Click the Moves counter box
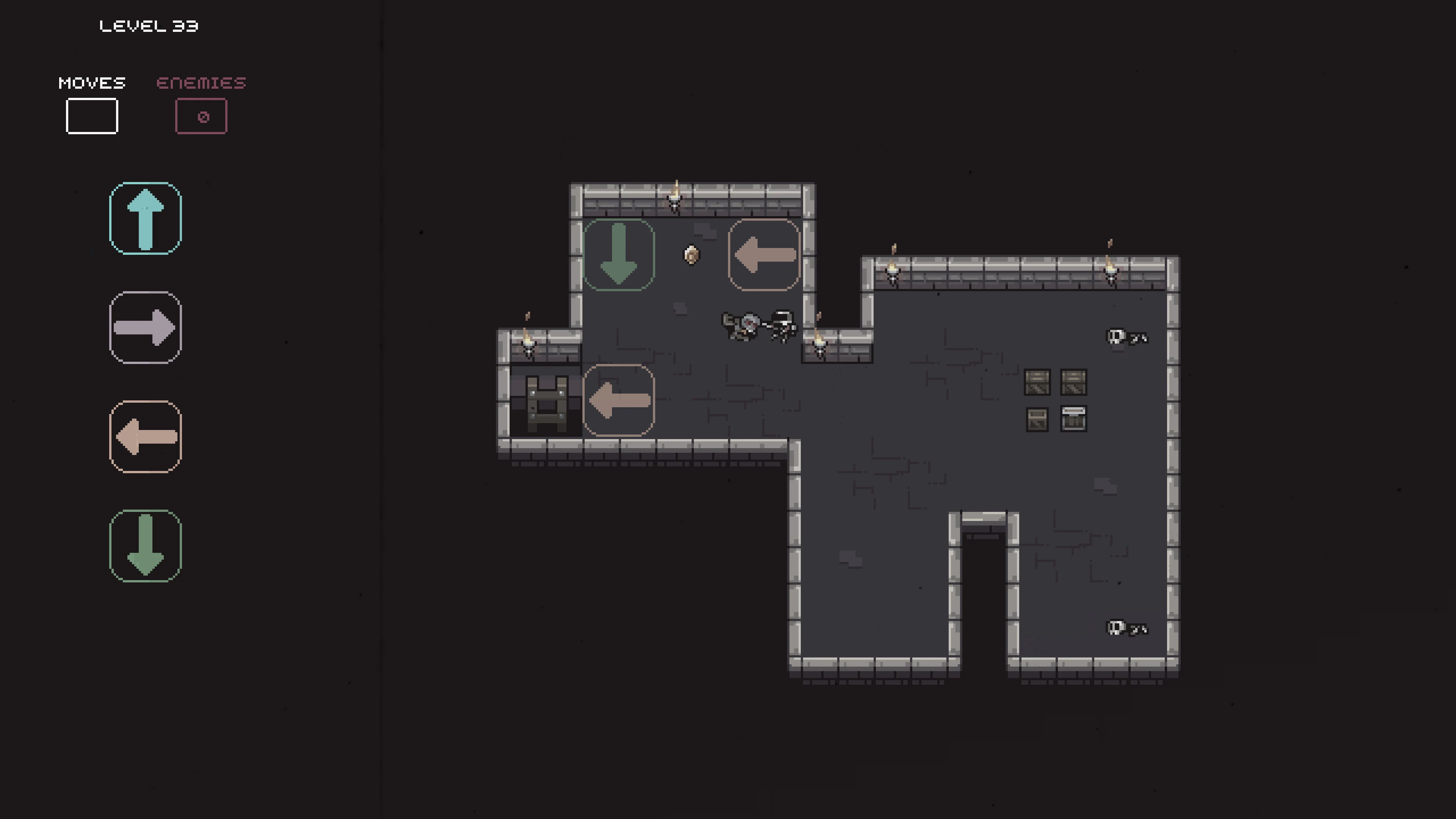 click(91, 116)
